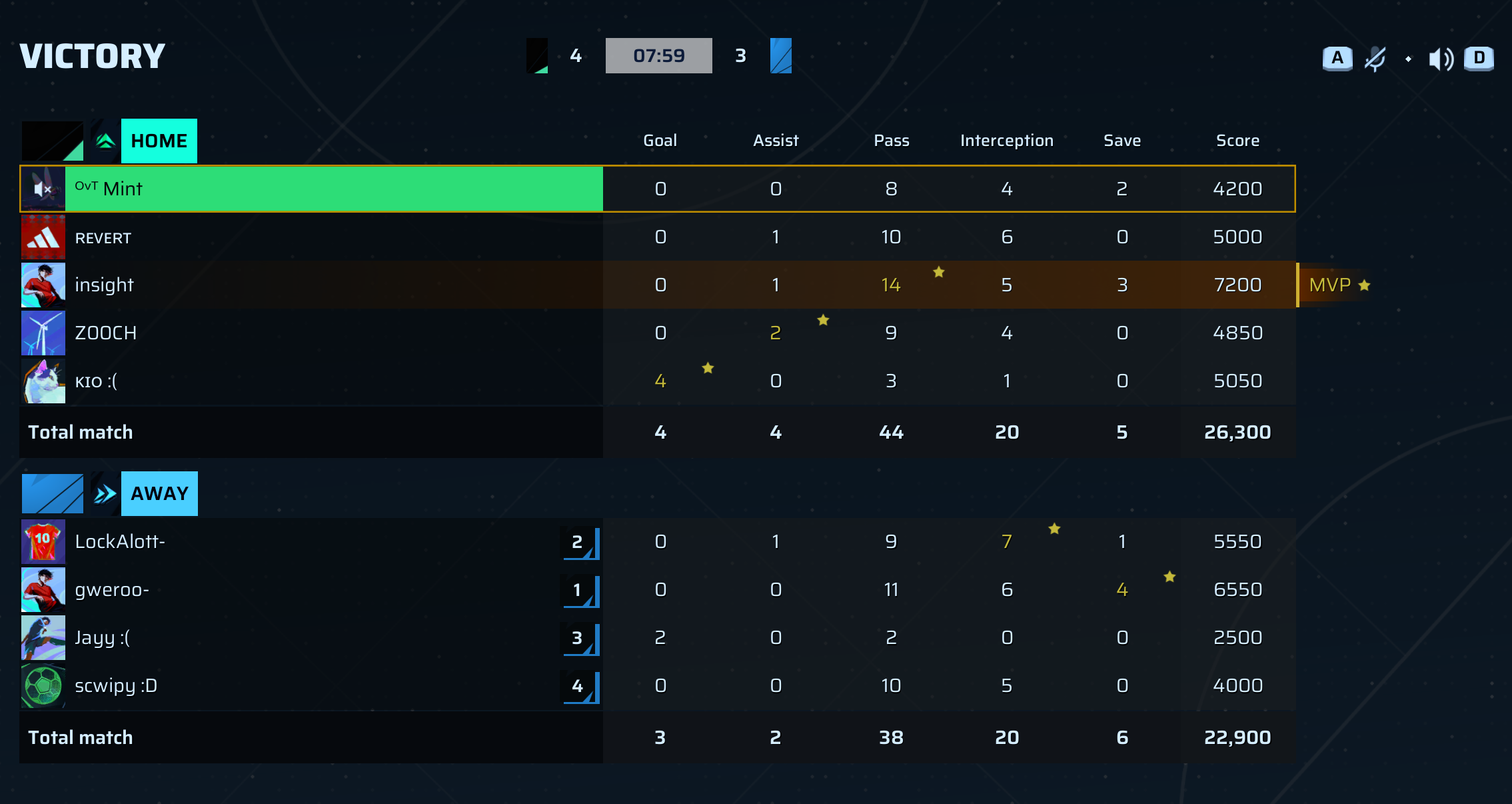Image resolution: width=1512 pixels, height=804 pixels.
Task: Select the REVERT player row
Action: tap(333, 237)
